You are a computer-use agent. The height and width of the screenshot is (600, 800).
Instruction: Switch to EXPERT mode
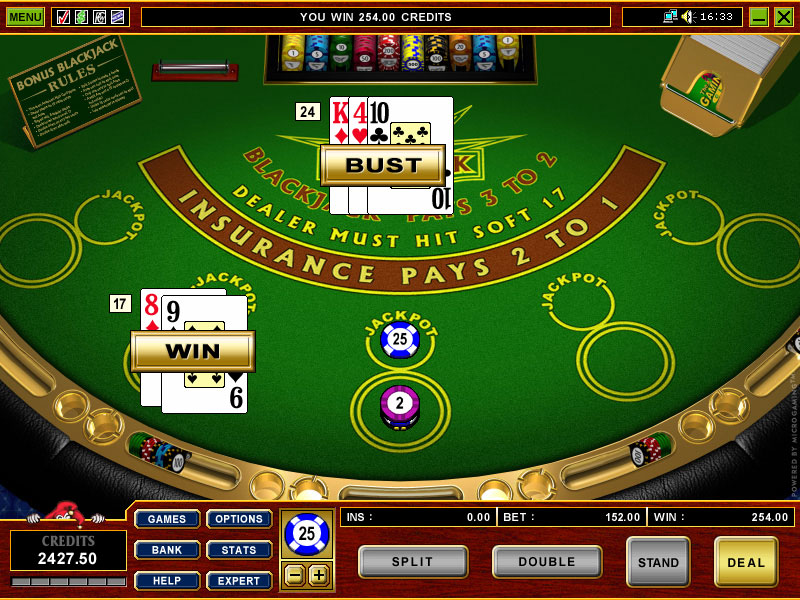(239, 581)
